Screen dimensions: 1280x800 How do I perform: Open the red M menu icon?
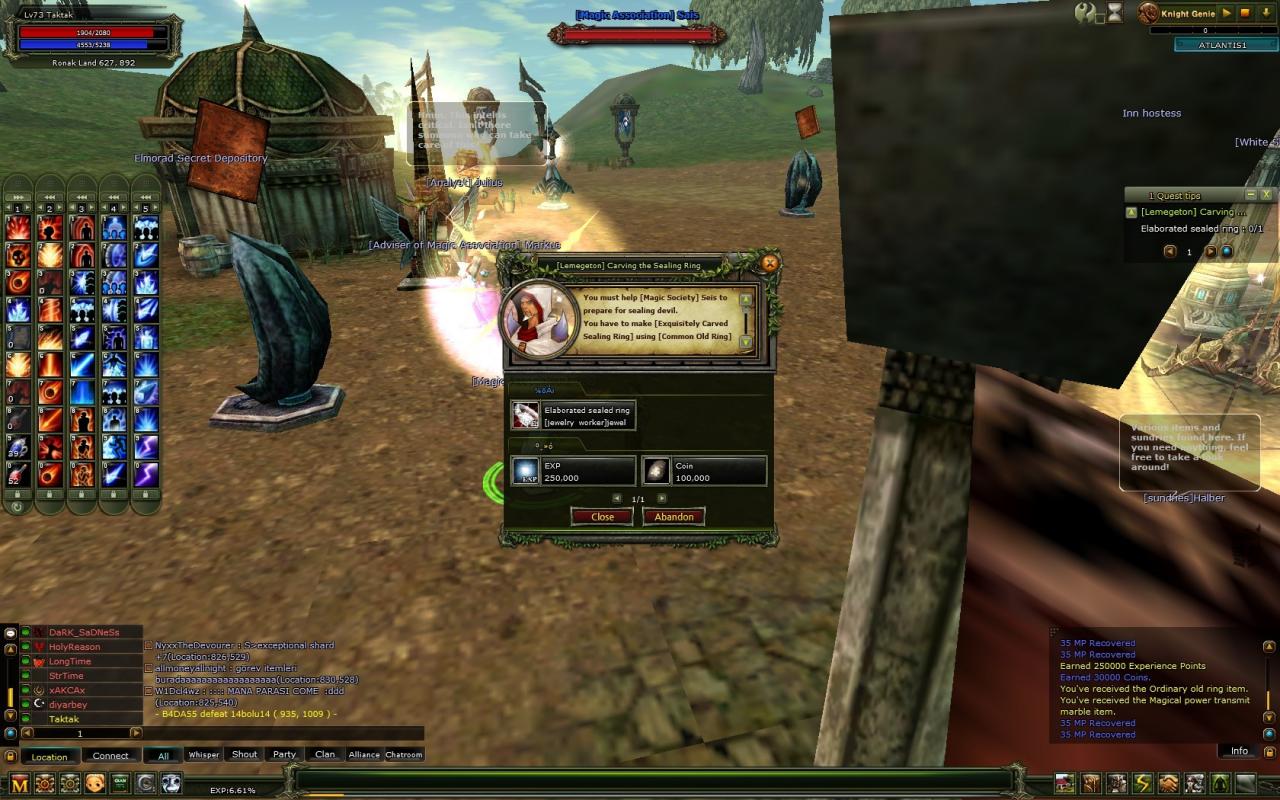tap(19, 783)
